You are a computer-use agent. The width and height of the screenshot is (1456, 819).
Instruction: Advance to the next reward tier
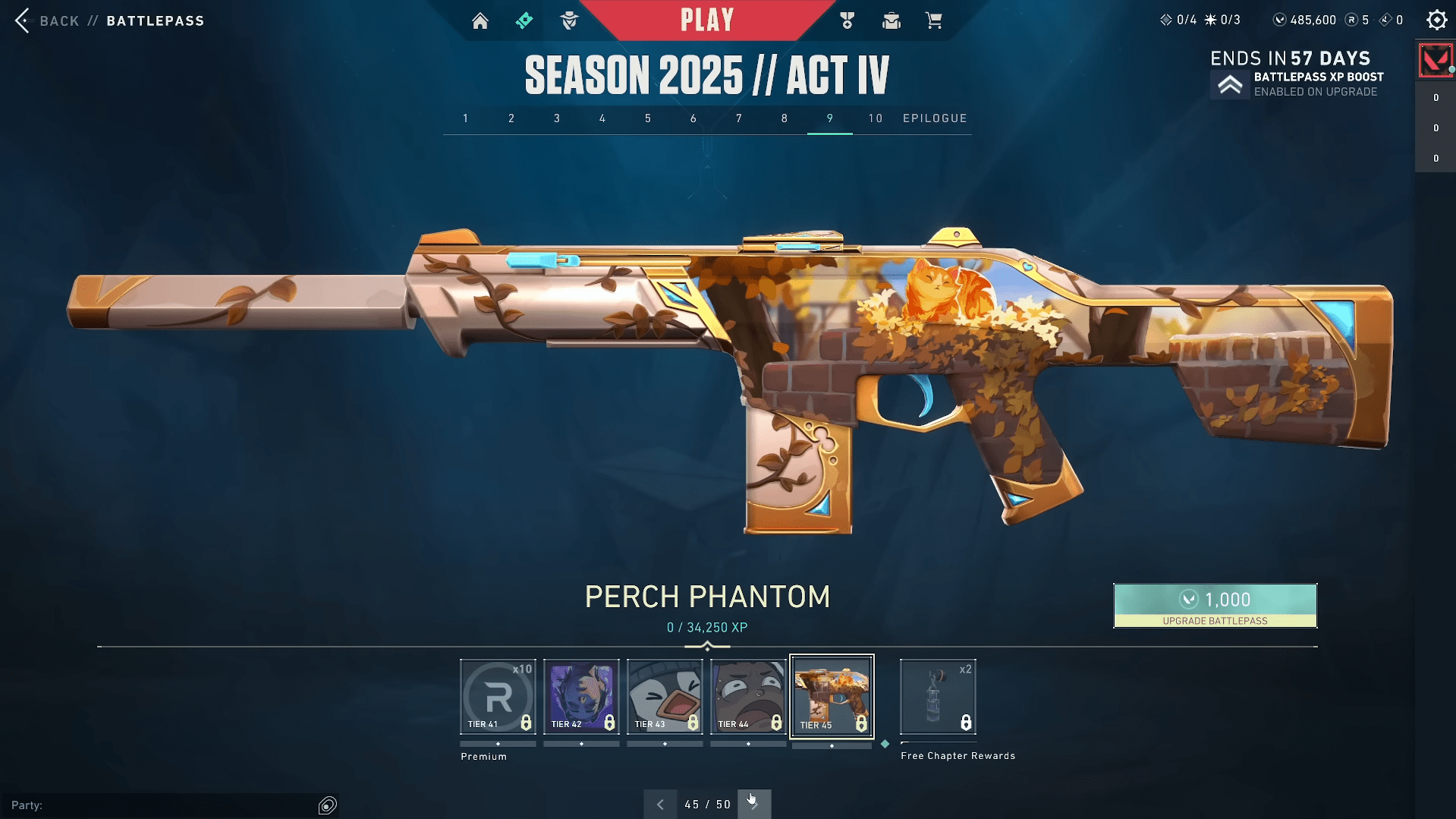[x=754, y=805]
